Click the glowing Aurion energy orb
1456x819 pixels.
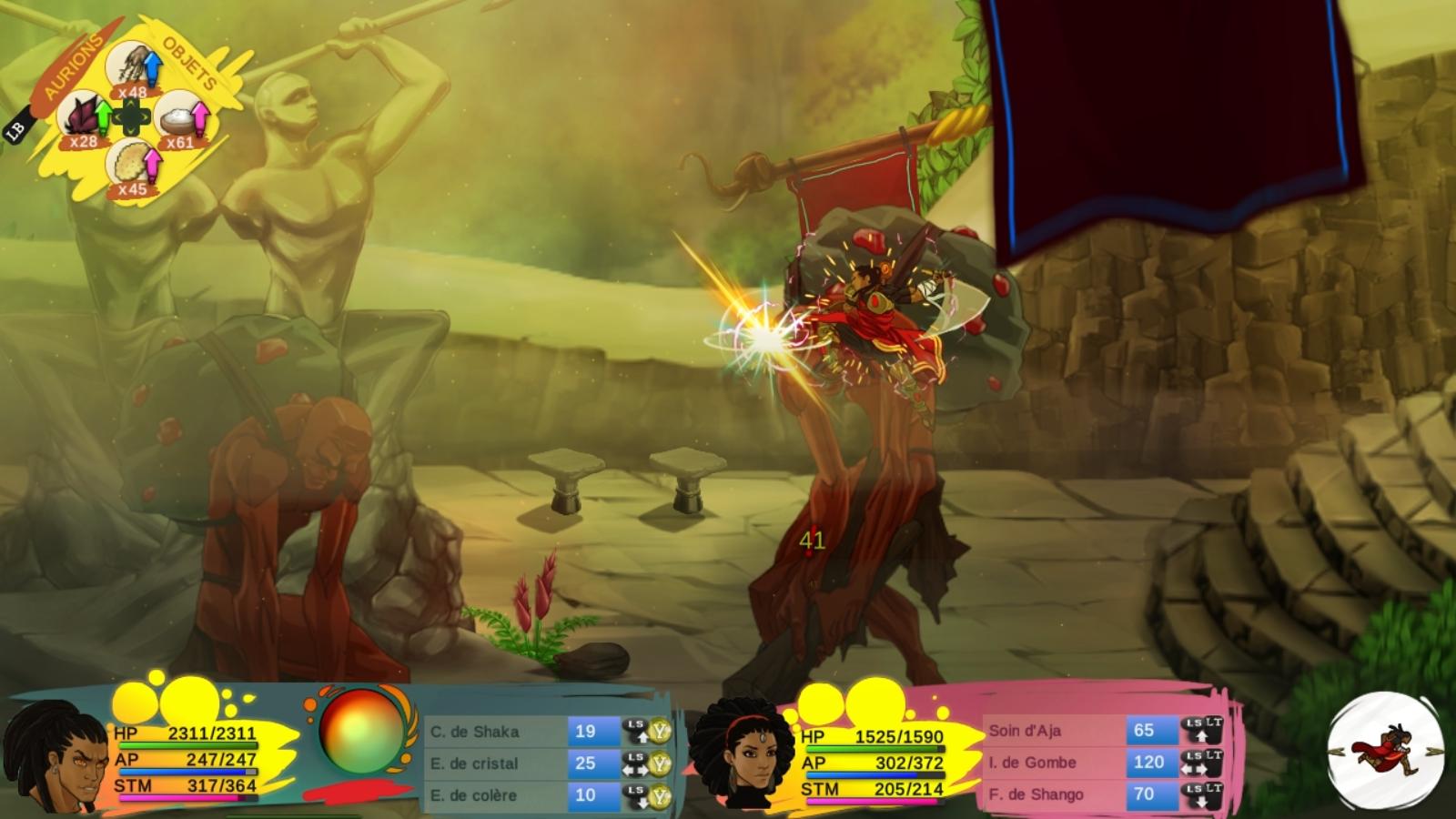coord(362,733)
